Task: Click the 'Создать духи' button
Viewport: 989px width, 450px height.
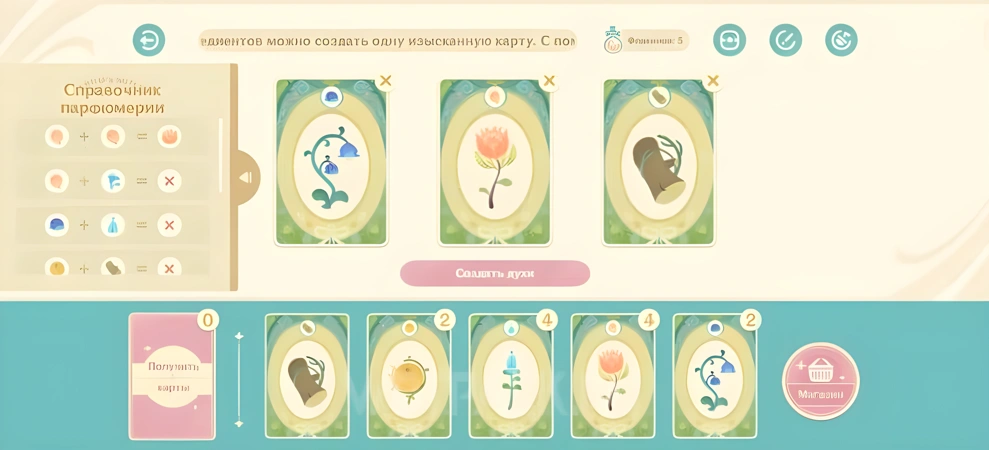Action: click(x=495, y=273)
